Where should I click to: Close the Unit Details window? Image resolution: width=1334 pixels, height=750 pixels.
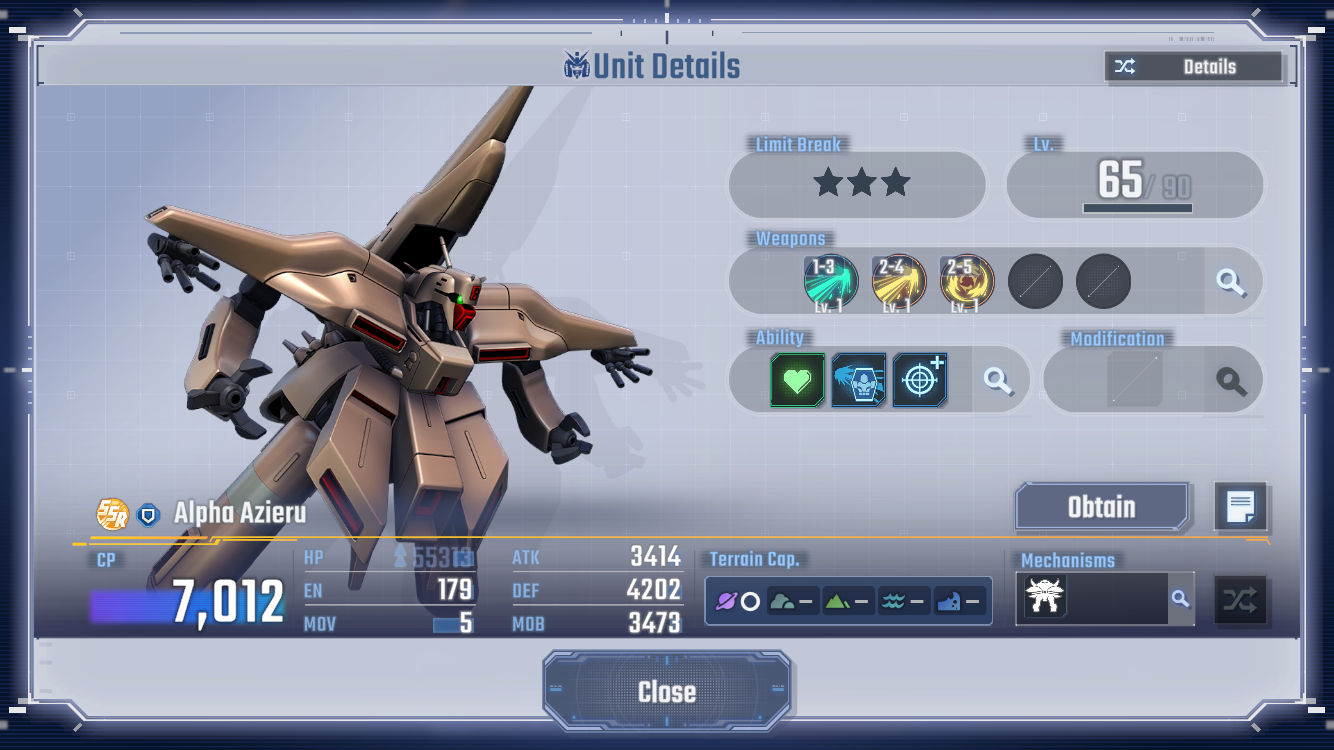pos(667,691)
